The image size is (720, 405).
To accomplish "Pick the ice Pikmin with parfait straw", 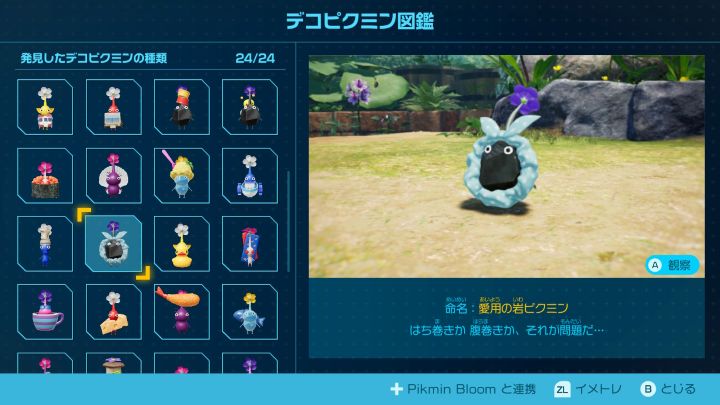I will 181,176.
